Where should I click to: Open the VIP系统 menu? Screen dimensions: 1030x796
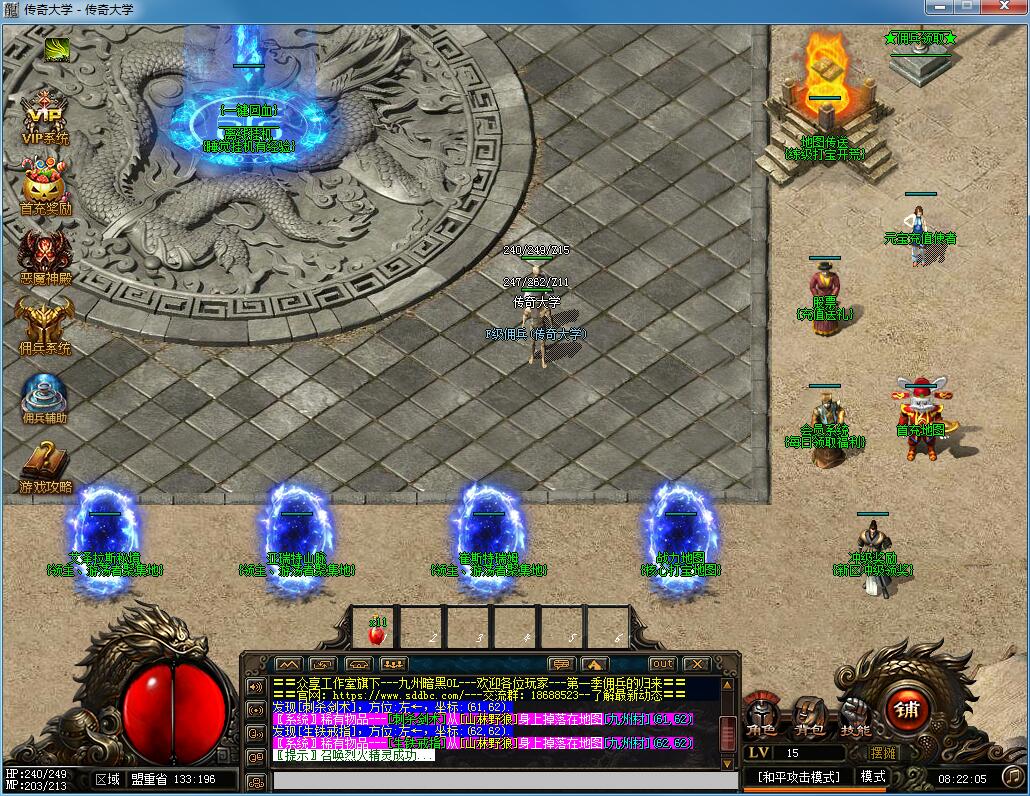[x=45, y=117]
